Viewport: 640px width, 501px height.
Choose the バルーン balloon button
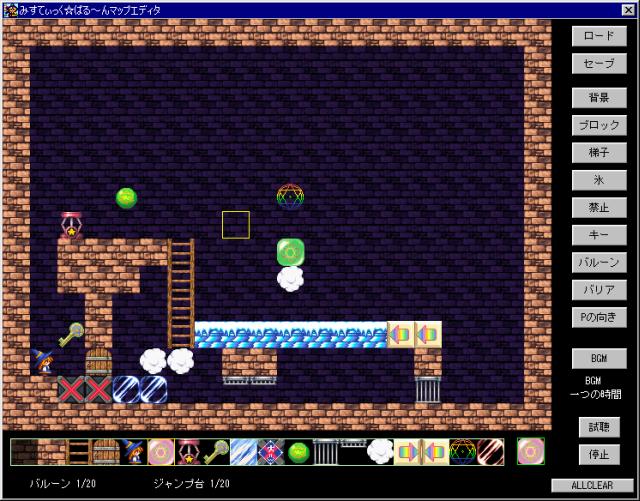pyautogui.click(x=599, y=263)
